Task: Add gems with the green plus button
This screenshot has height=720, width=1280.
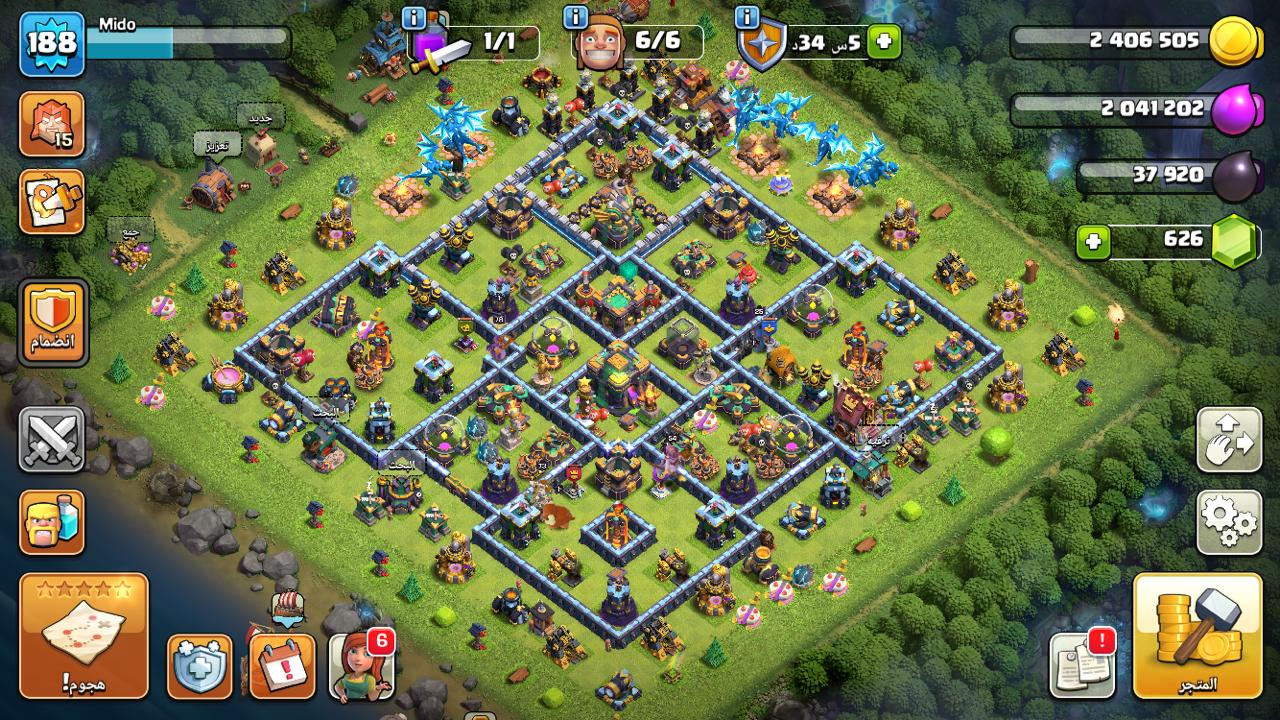Action: (1094, 242)
